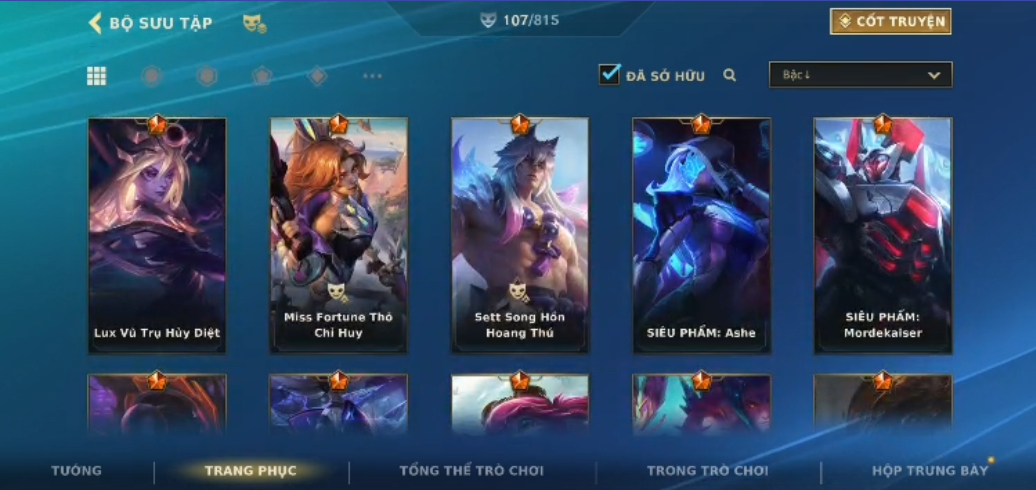Click the gold mask icon beside title
The width and height of the screenshot is (1036, 490).
point(254,23)
